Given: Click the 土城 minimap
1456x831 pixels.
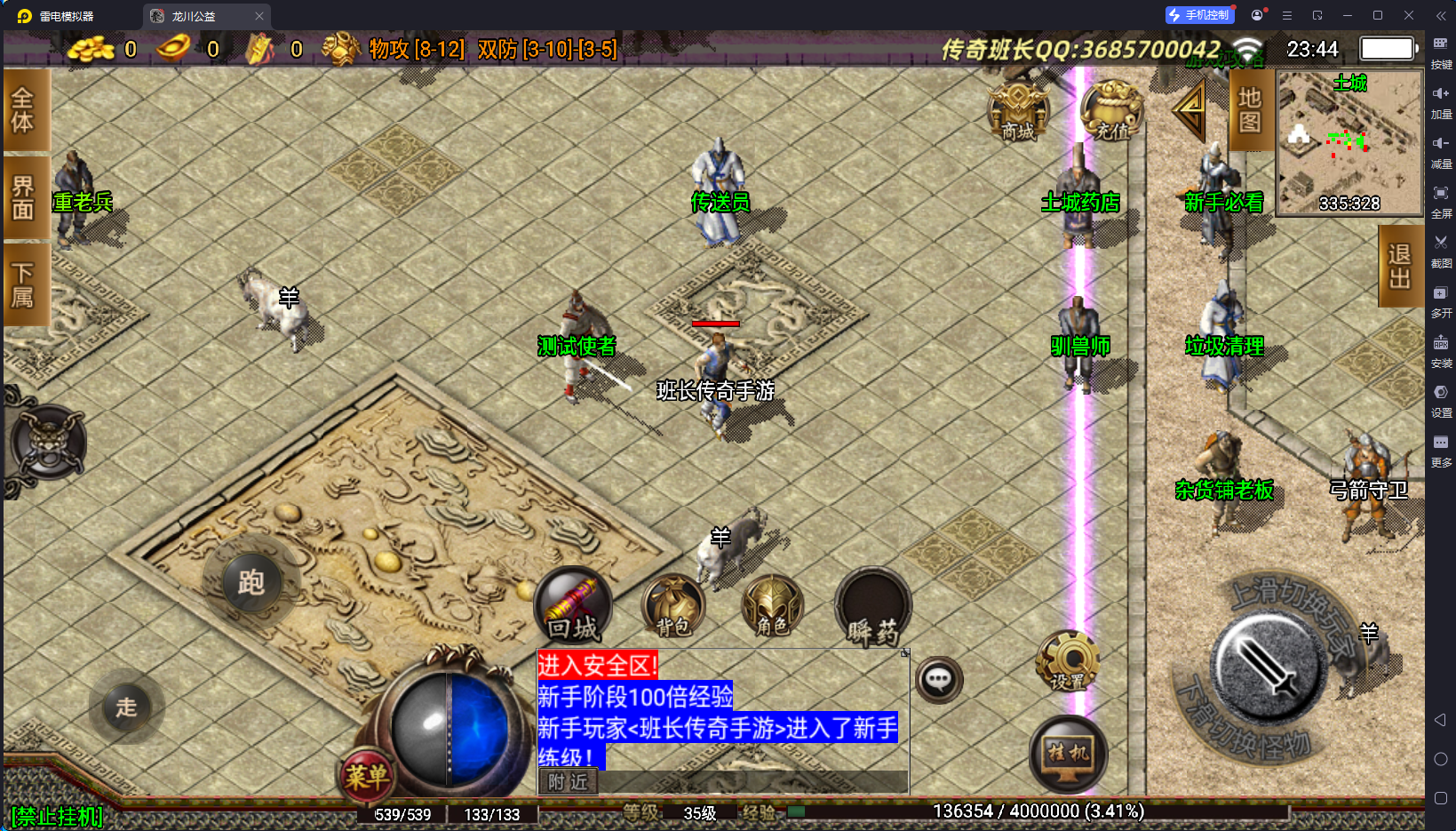Looking at the screenshot, I should point(1349,142).
